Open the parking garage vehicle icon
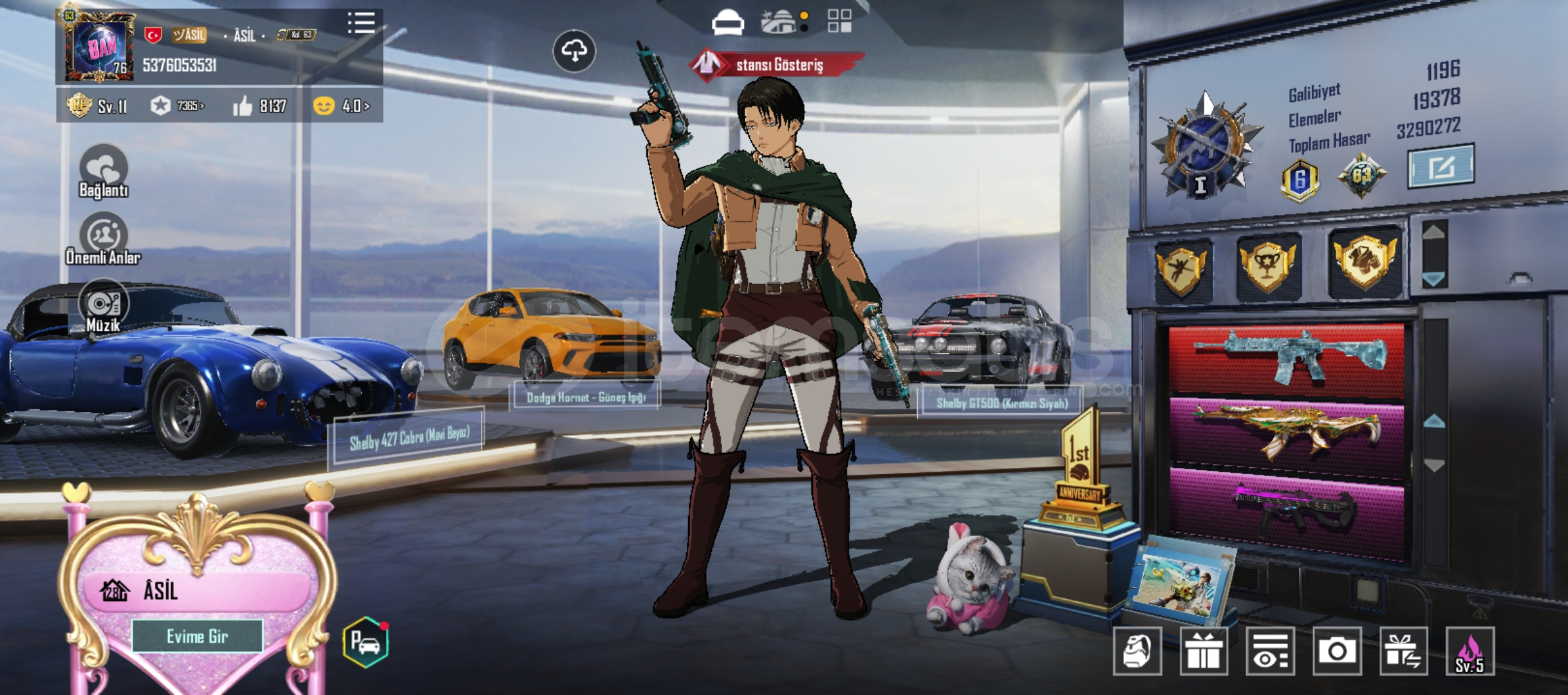The width and height of the screenshot is (1568, 695). pyautogui.click(x=366, y=642)
